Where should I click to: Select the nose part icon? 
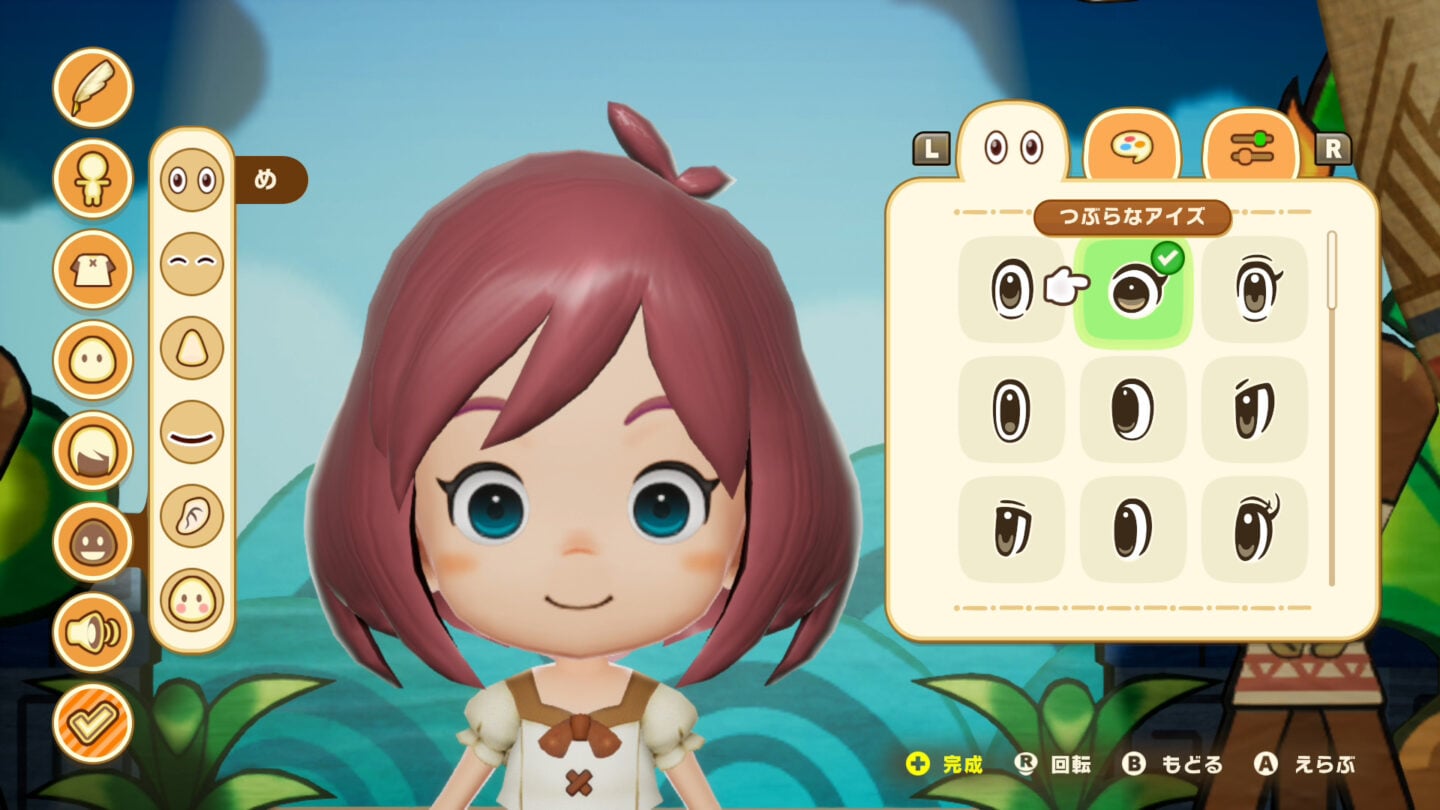(x=192, y=344)
